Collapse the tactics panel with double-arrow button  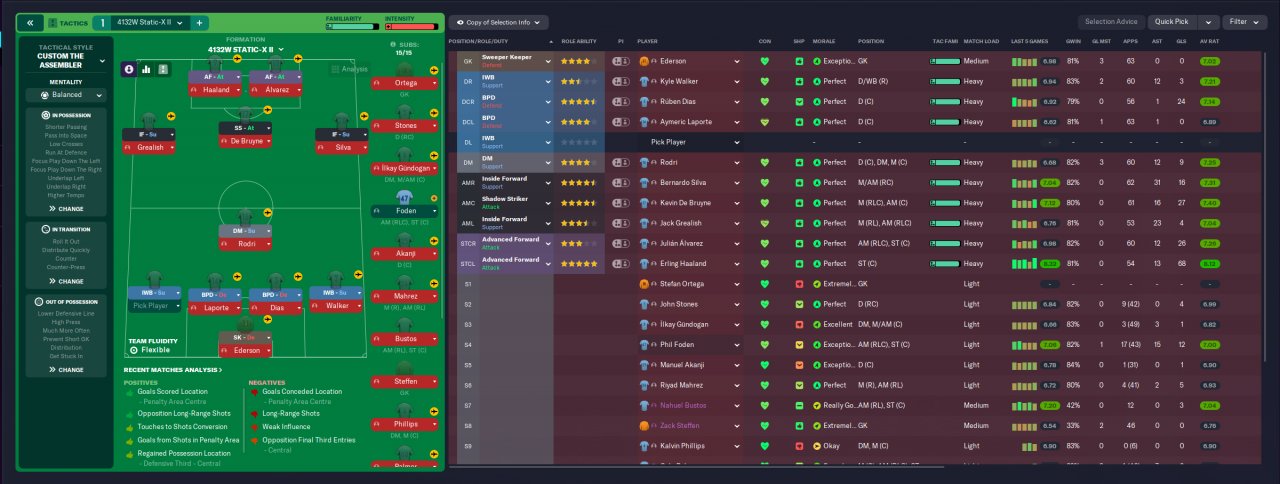30,22
